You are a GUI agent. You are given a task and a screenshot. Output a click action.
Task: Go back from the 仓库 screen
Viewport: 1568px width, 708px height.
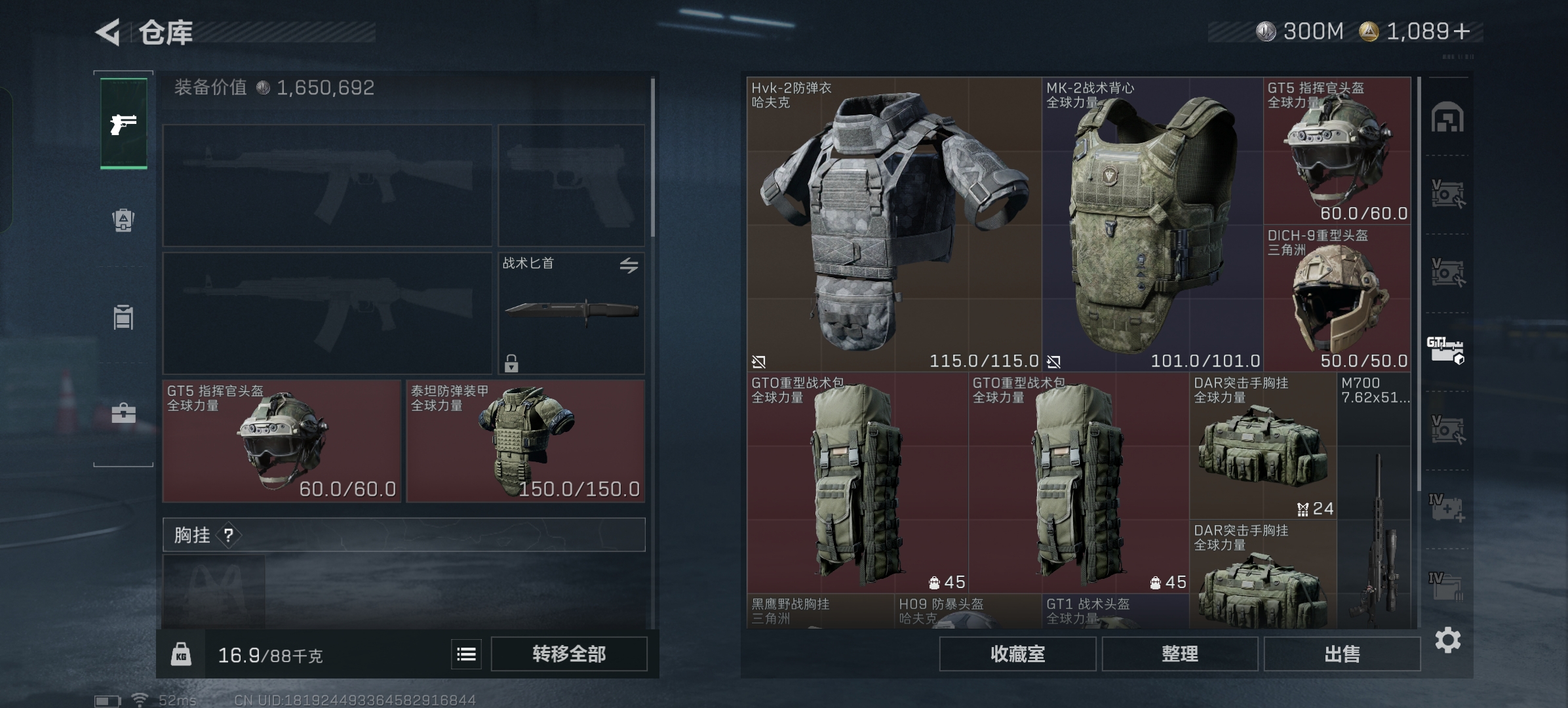point(108,31)
